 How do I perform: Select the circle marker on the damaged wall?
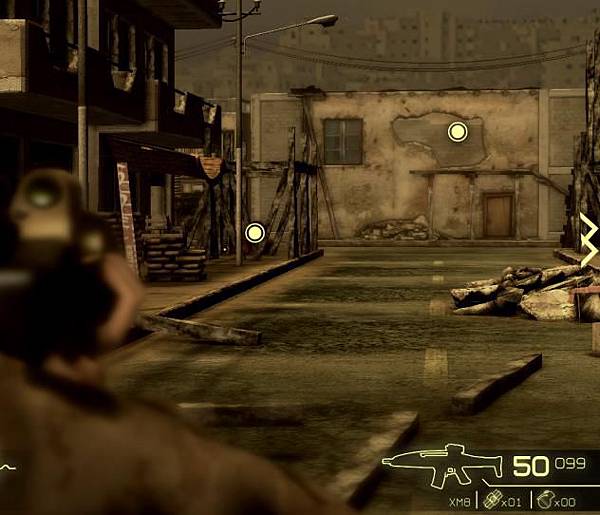pyautogui.click(x=457, y=131)
